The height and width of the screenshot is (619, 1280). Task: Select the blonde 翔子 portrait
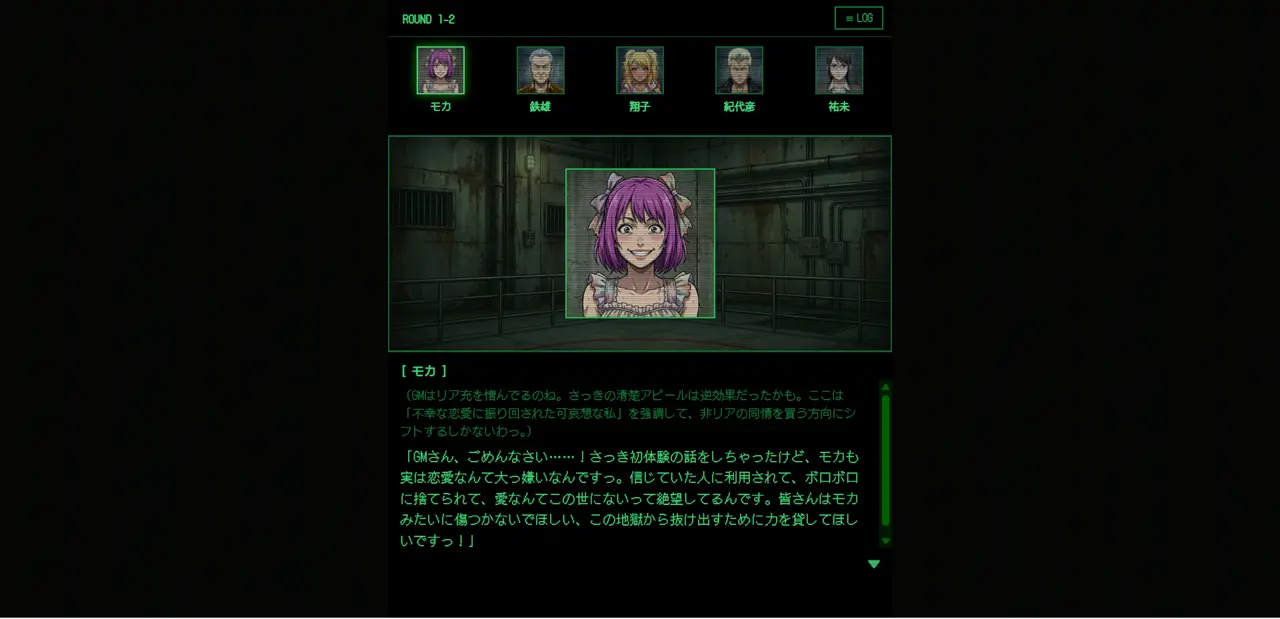[640, 71]
